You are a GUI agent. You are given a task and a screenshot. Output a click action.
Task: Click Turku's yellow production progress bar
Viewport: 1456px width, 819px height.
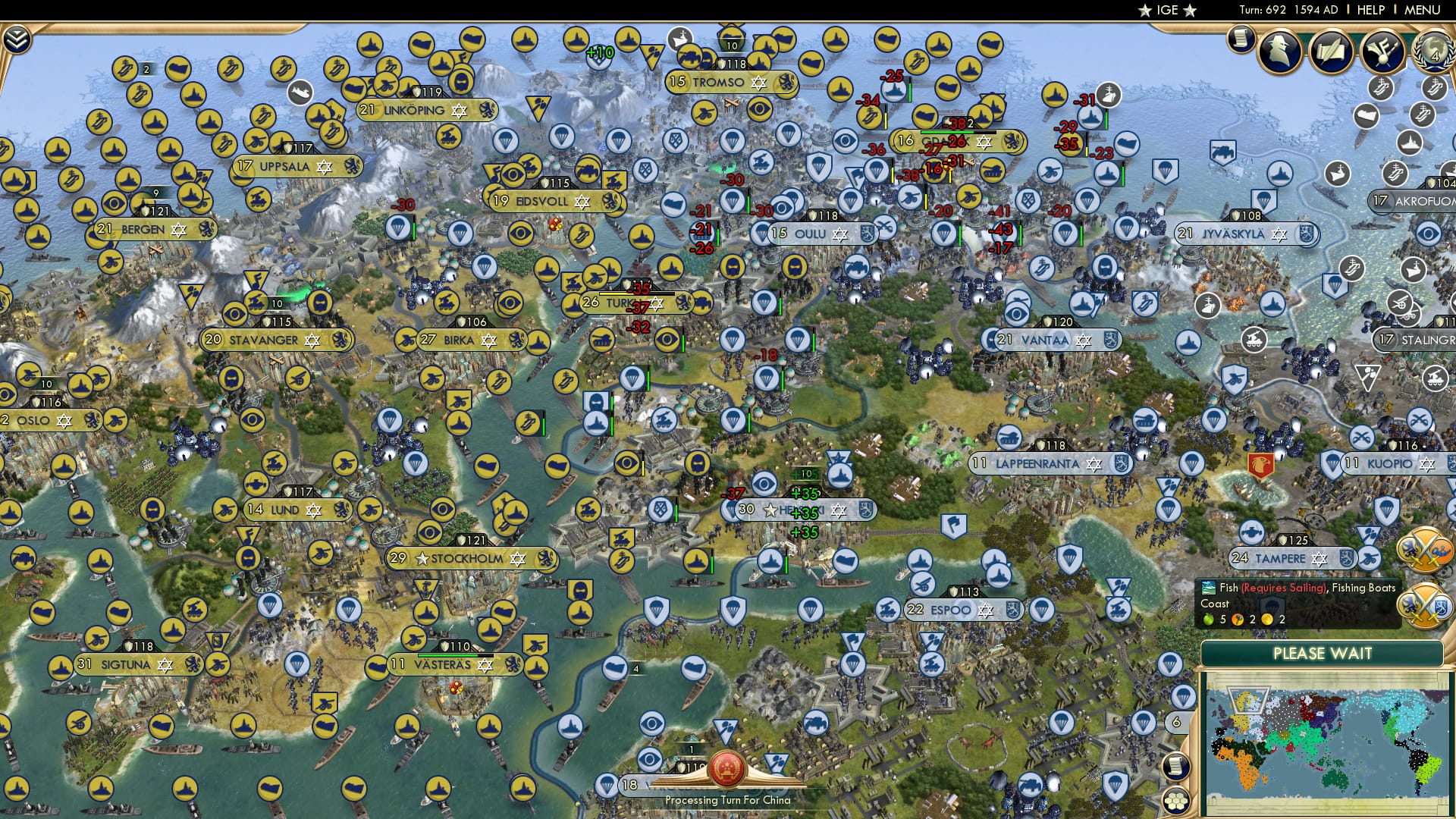pyautogui.click(x=615, y=293)
